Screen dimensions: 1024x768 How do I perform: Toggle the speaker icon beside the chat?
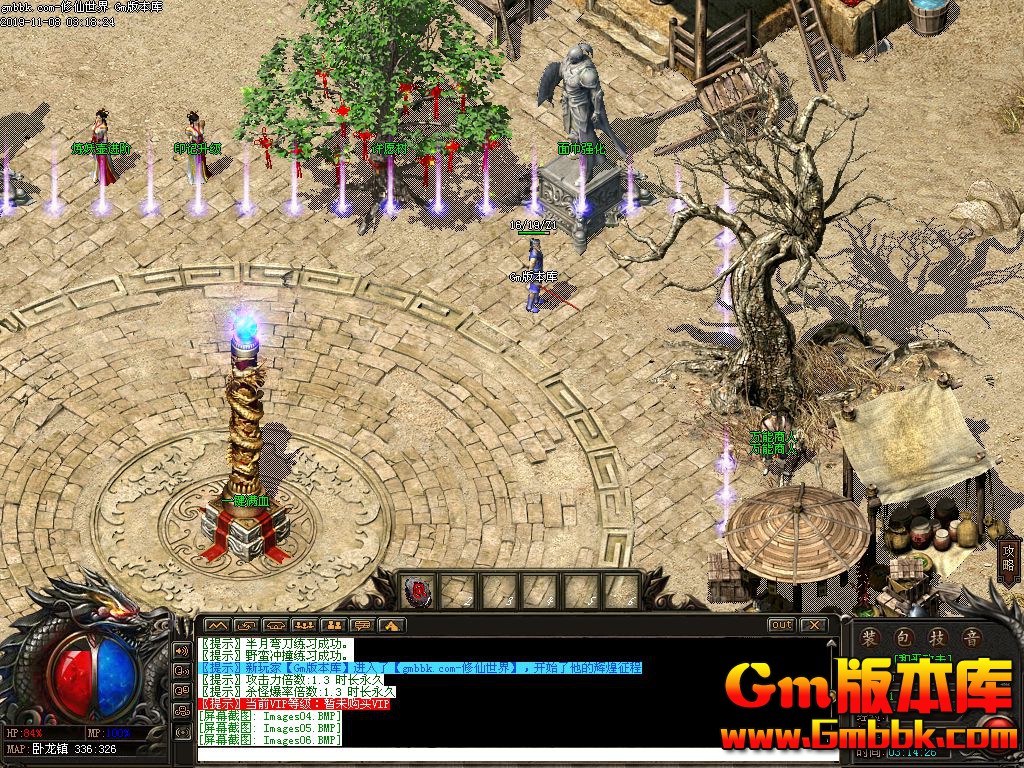[x=182, y=649]
